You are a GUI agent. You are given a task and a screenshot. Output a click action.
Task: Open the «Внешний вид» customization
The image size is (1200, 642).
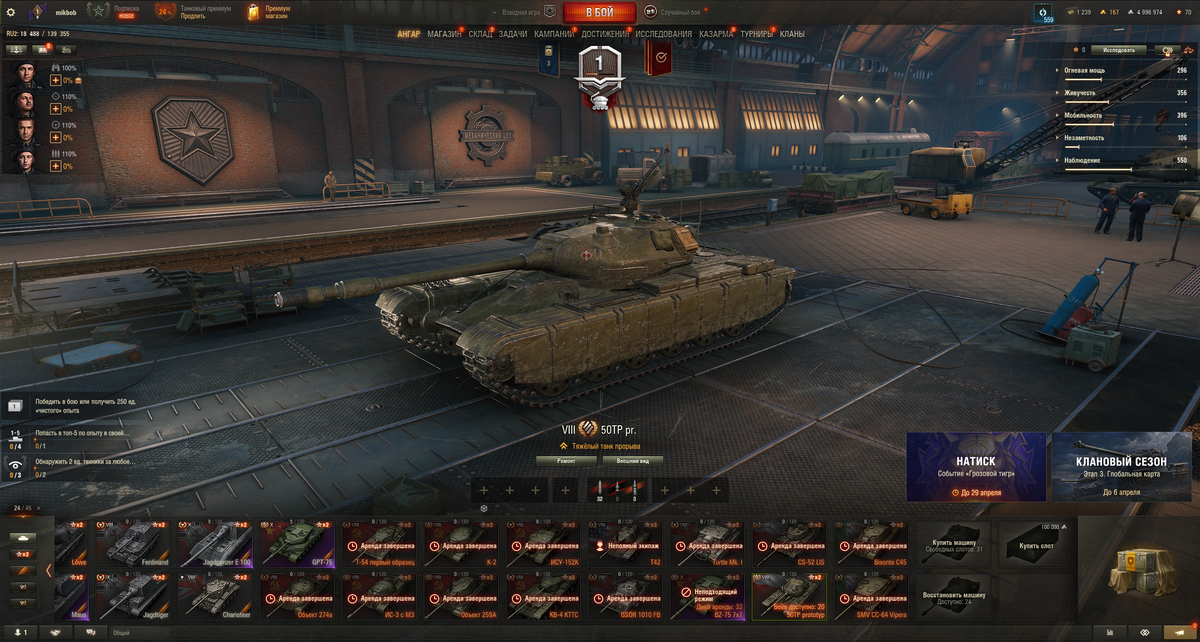(634, 461)
